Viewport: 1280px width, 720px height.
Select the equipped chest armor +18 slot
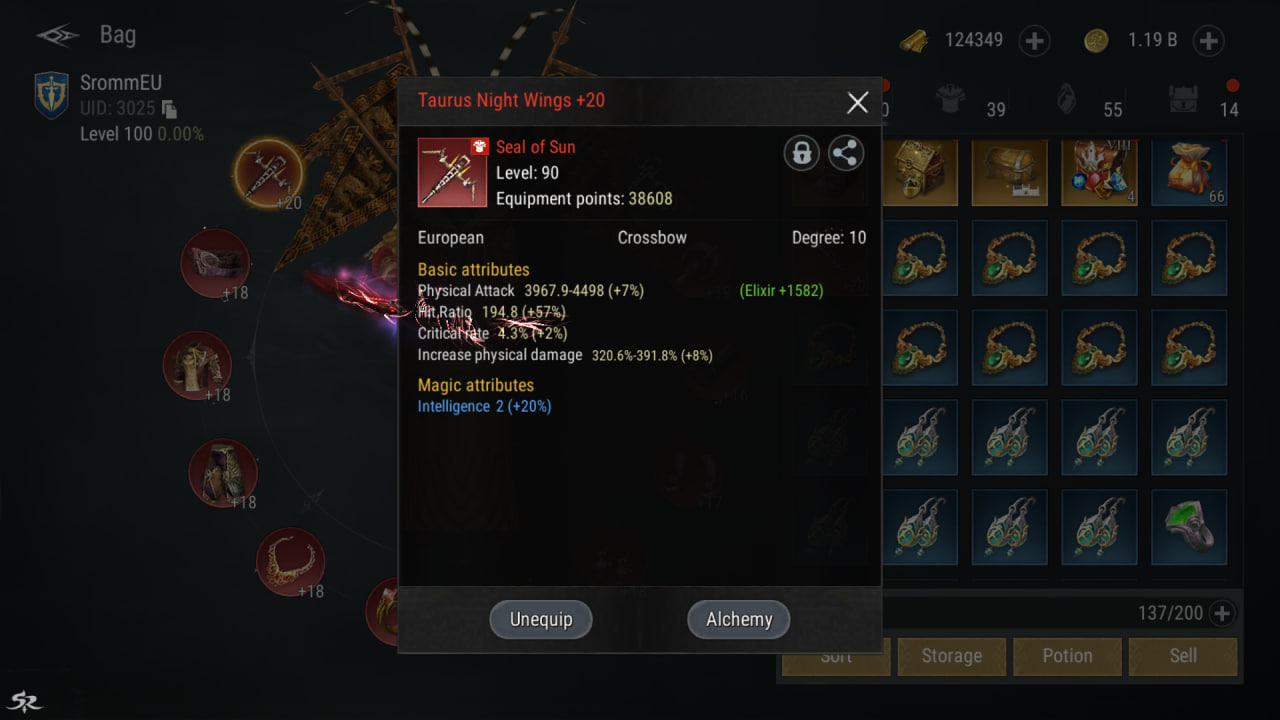pyautogui.click(x=198, y=365)
